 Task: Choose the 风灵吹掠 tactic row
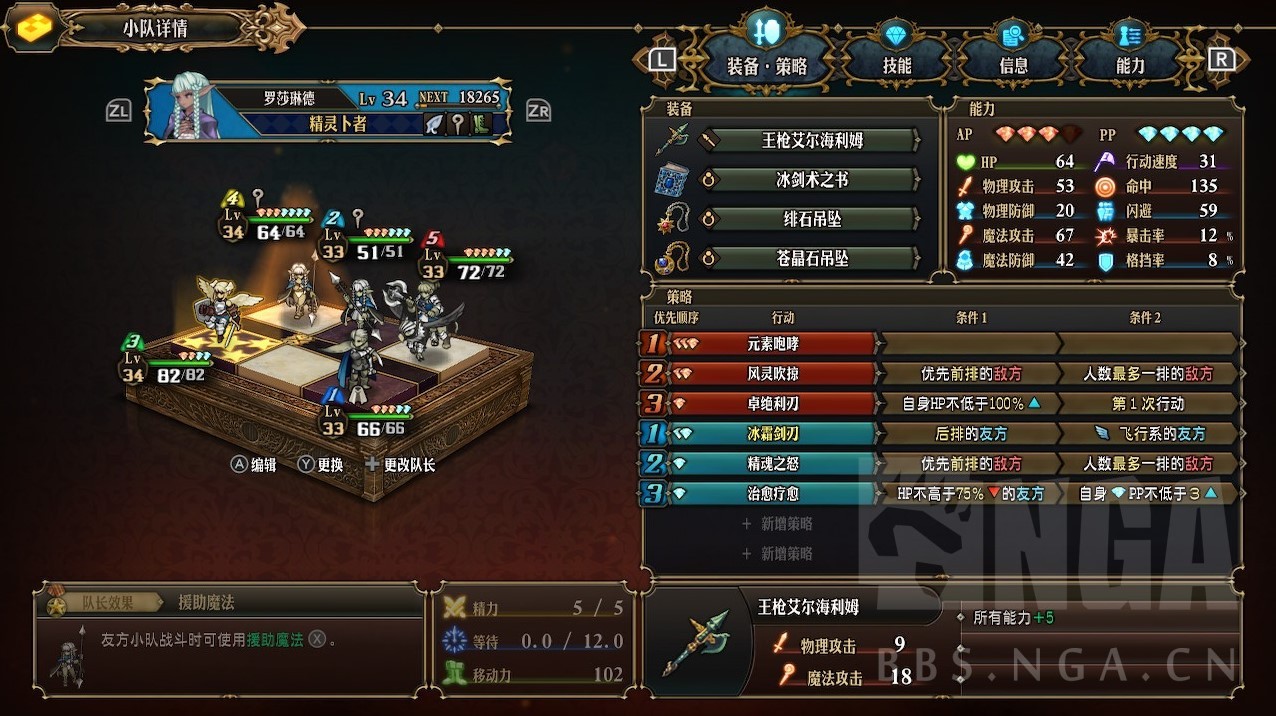(772, 374)
